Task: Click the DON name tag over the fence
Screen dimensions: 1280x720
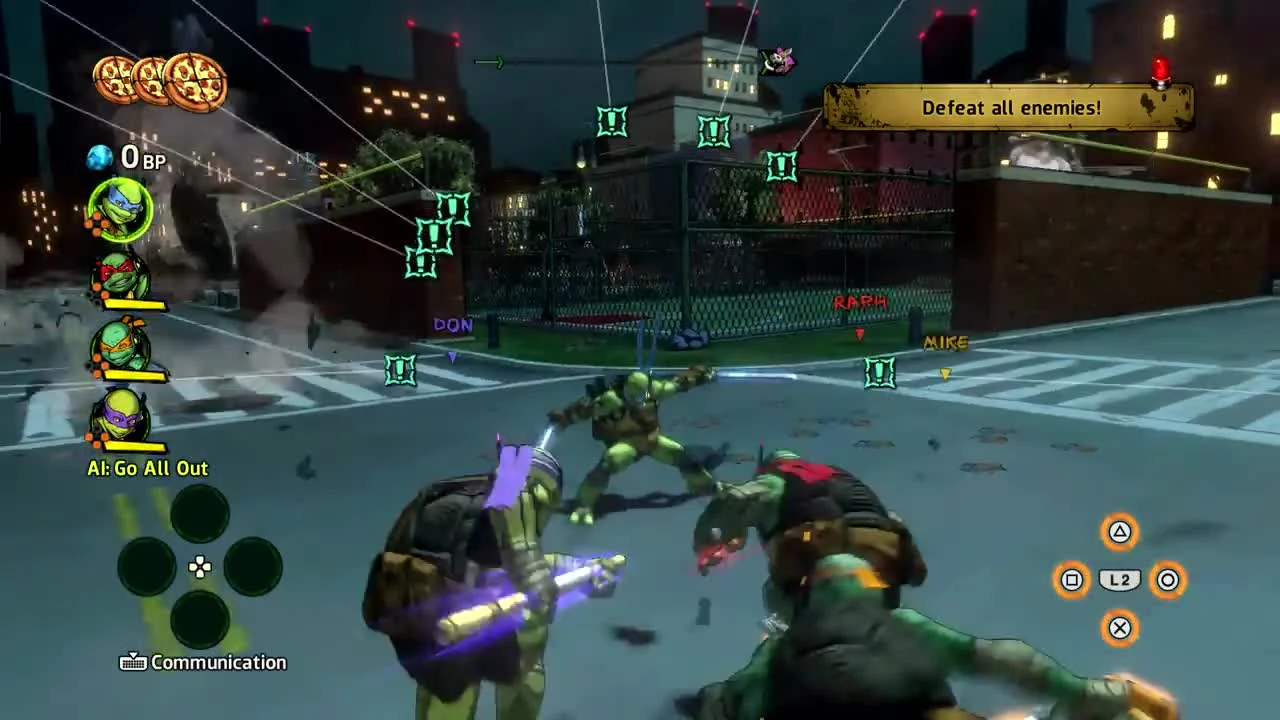Action: click(x=452, y=325)
